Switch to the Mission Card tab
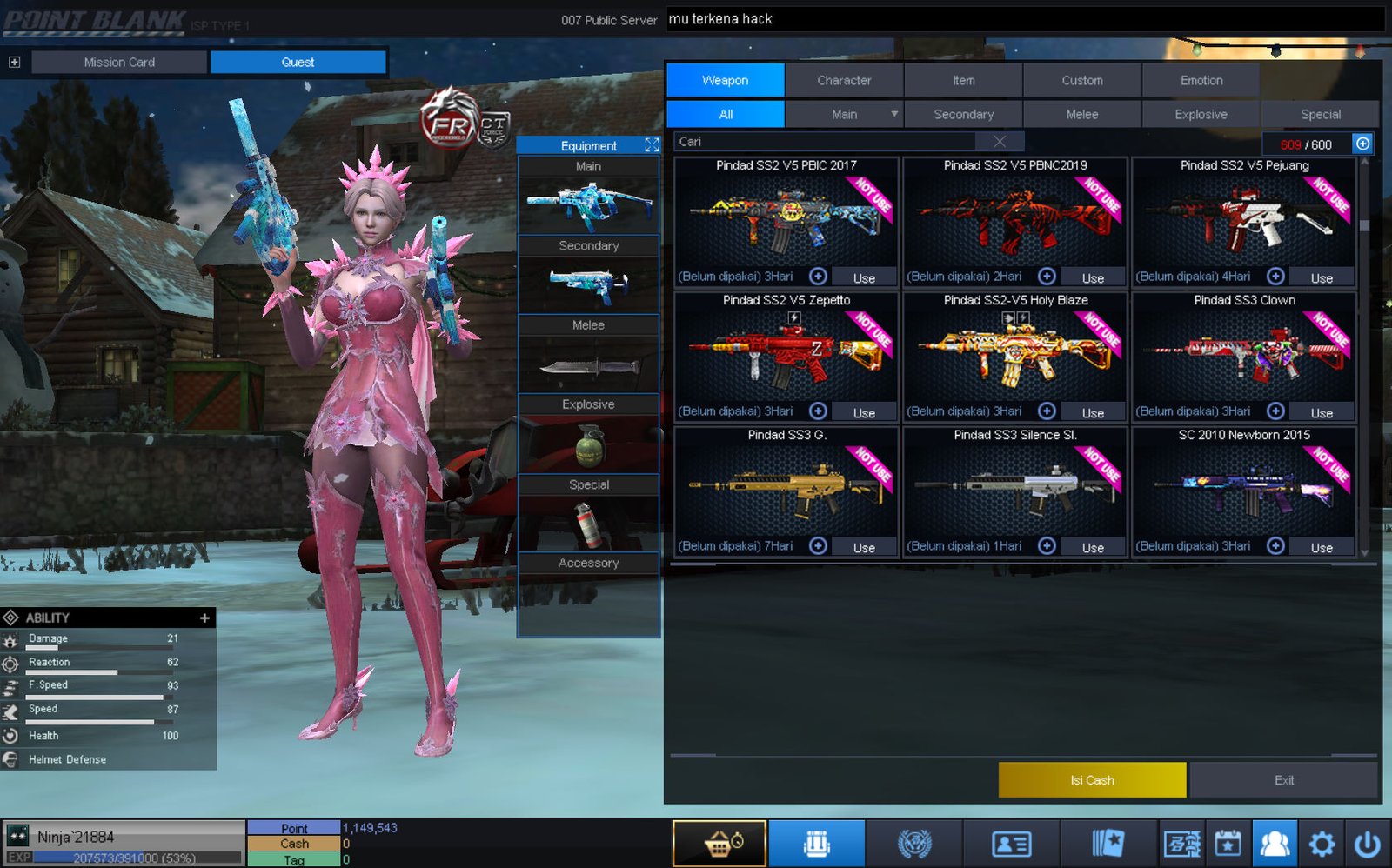1392x868 pixels. click(x=119, y=62)
